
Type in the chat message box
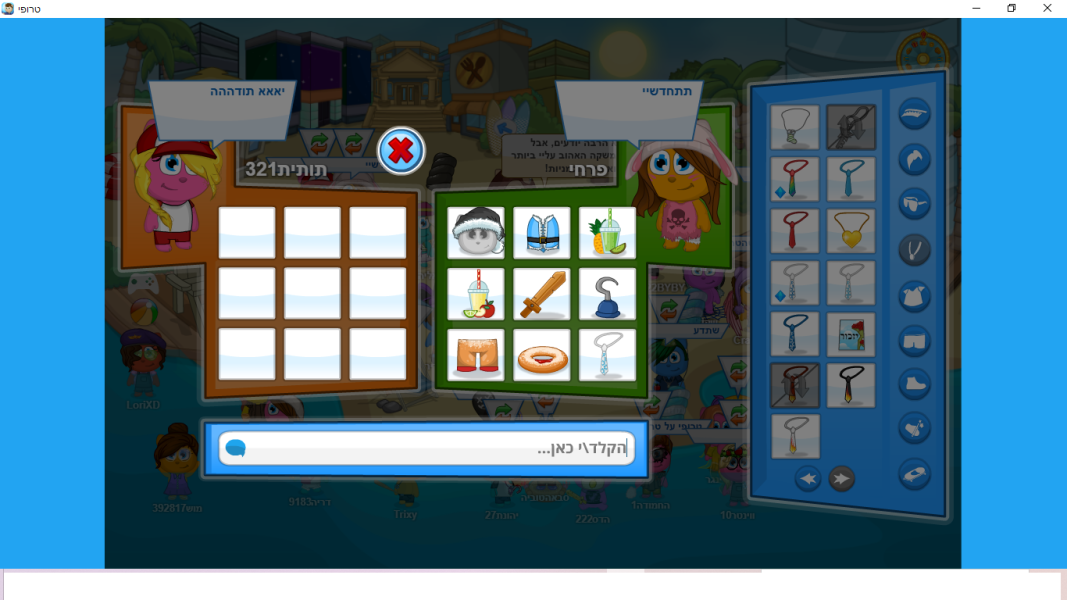tap(430, 449)
